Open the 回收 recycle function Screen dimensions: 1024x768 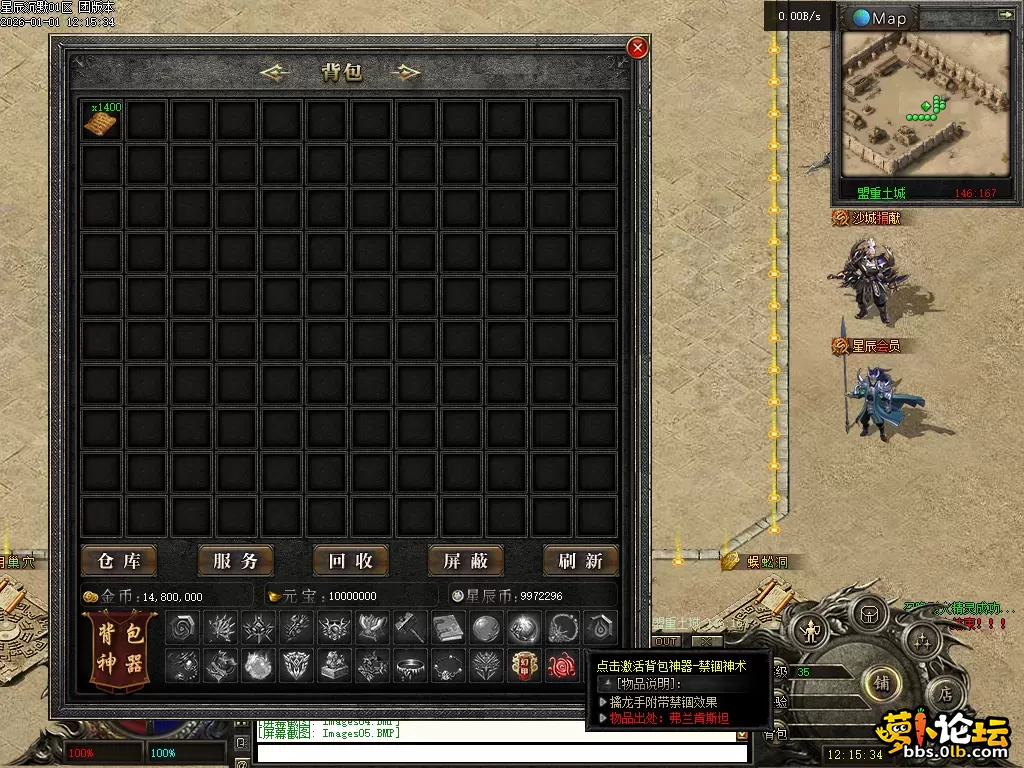(x=350, y=561)
